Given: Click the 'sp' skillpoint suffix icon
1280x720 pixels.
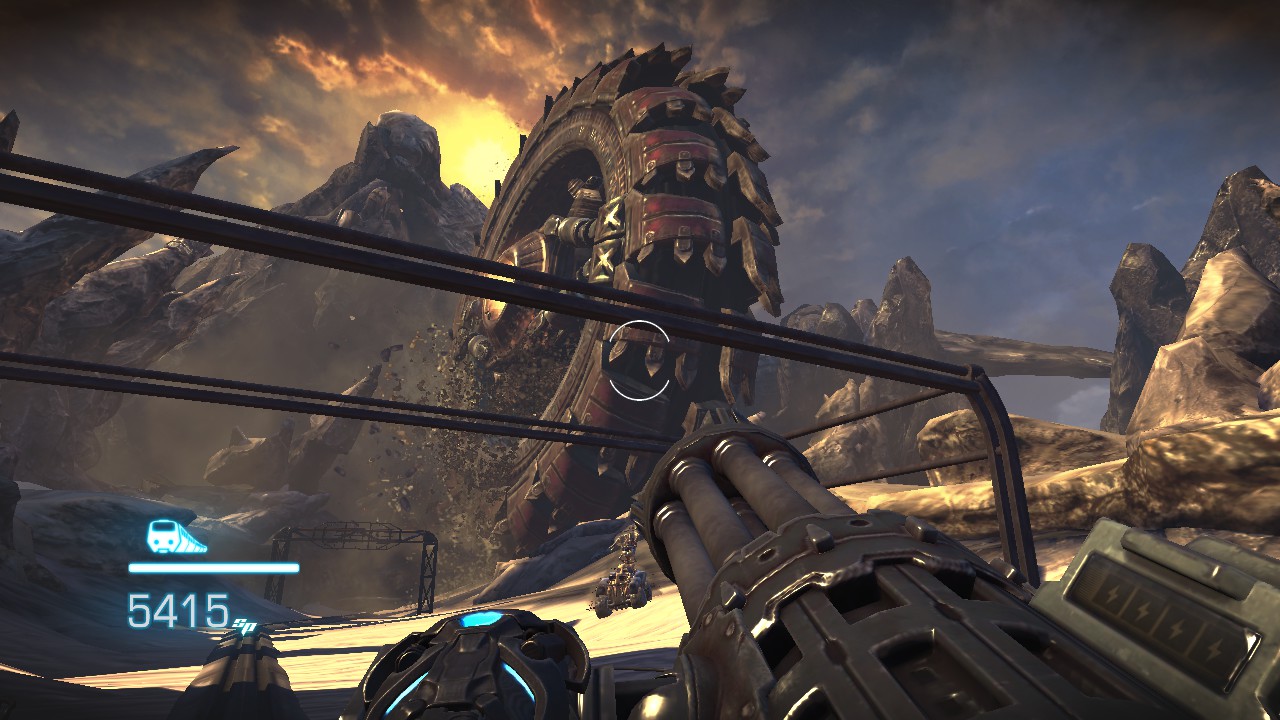Looking at the screenshot, I should pos(243,627).
